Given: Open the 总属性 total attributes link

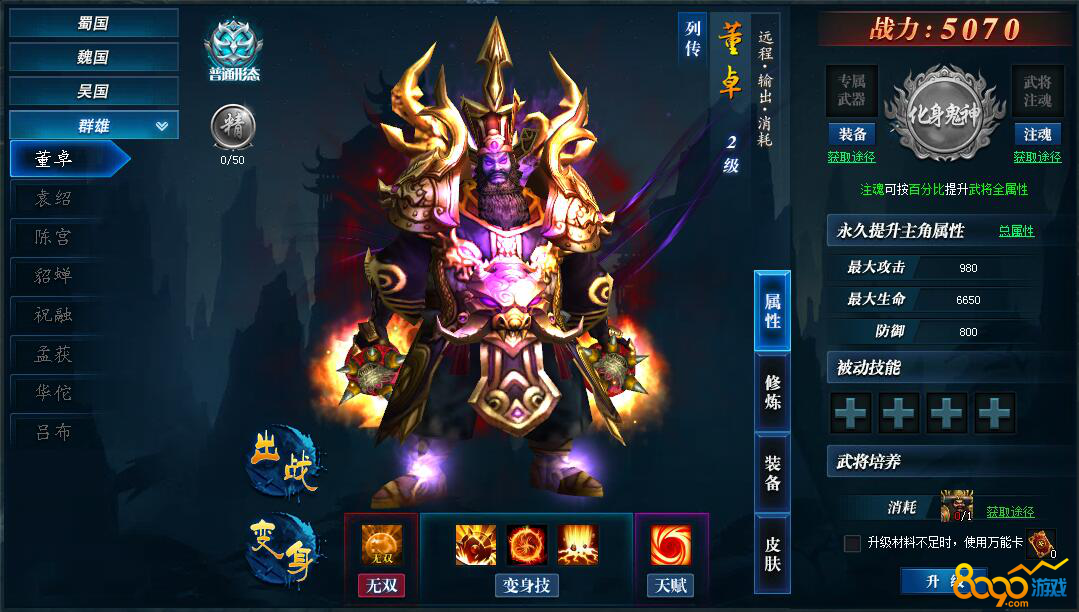Looking at the screenshot, I should point(1016,231).
